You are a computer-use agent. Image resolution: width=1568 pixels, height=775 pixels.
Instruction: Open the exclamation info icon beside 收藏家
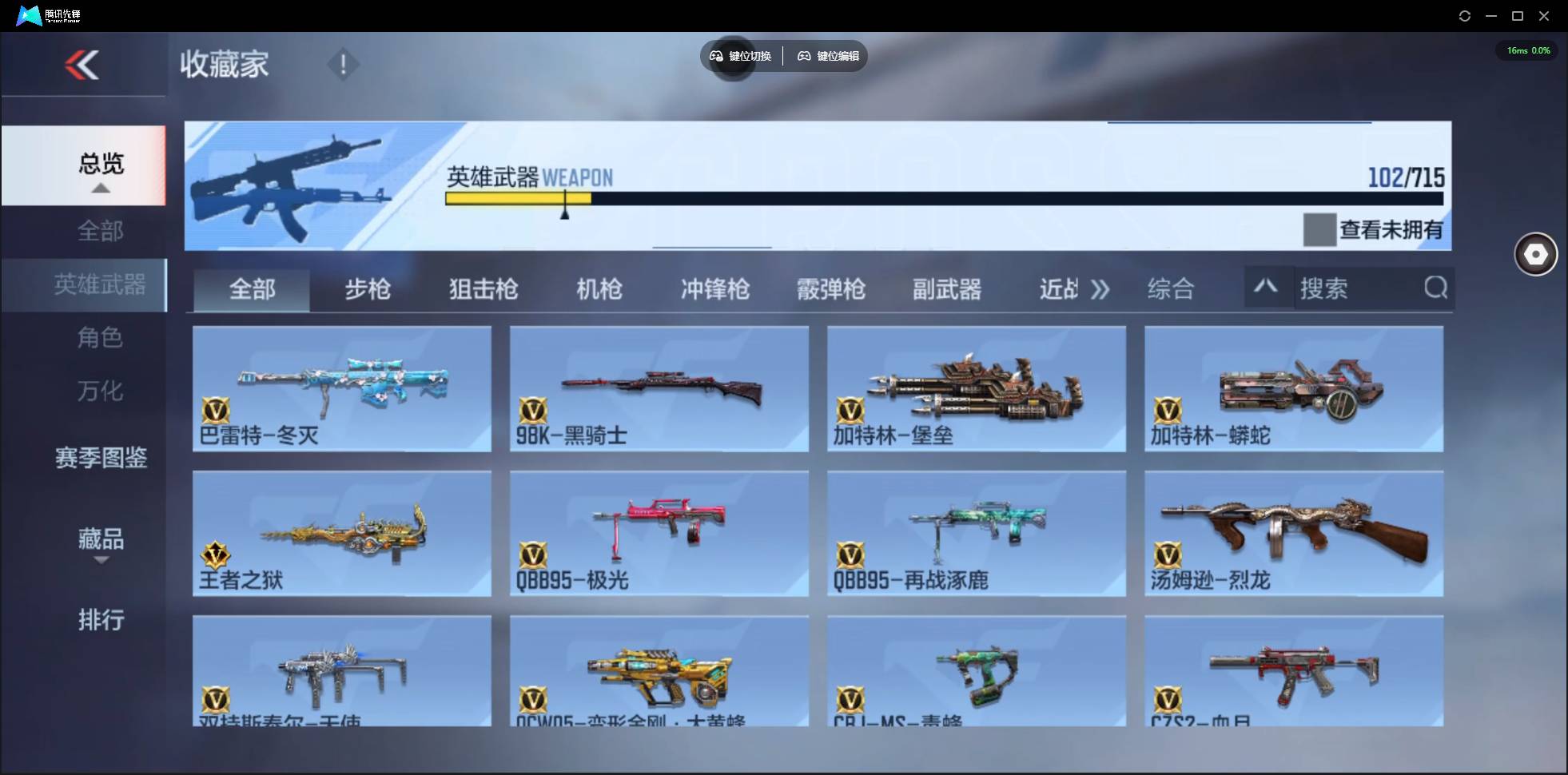[x=344, y=64]
